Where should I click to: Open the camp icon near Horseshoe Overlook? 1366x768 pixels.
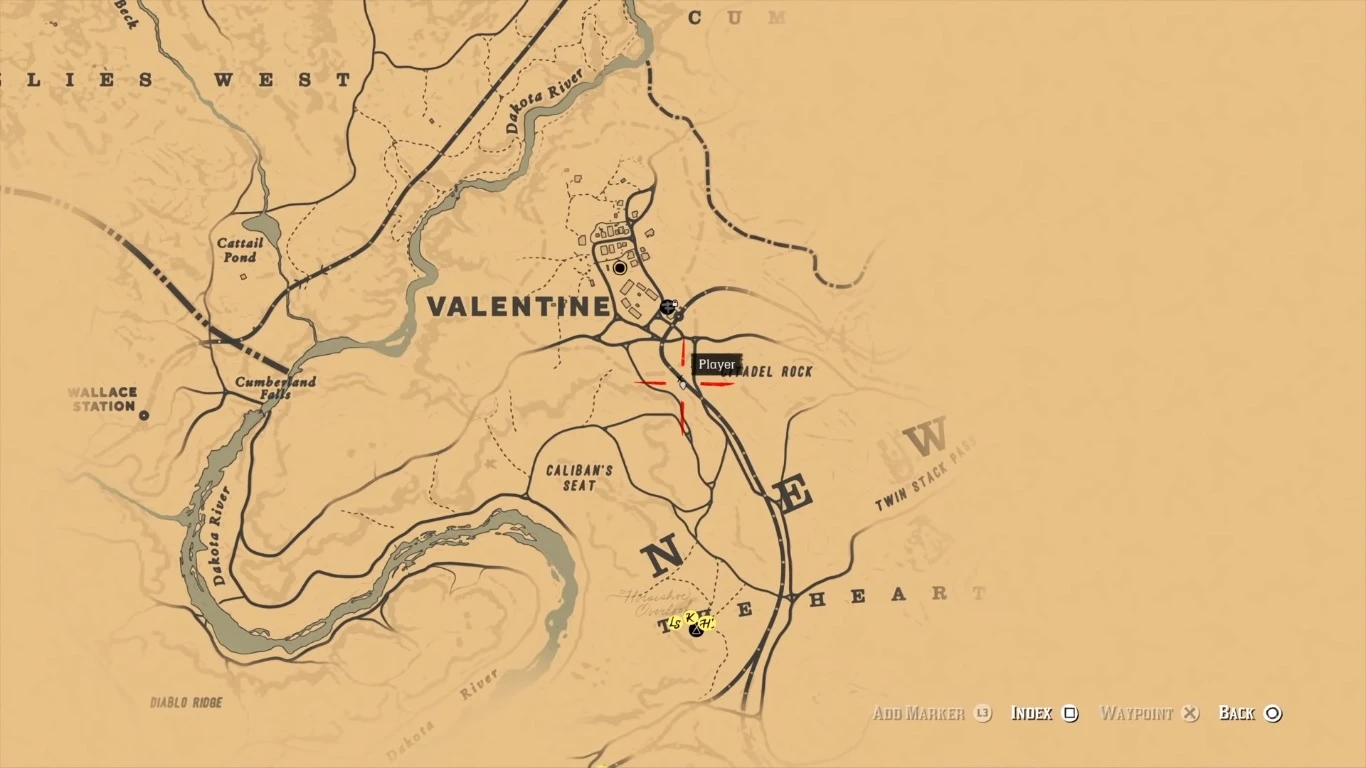tap(696, 631)
